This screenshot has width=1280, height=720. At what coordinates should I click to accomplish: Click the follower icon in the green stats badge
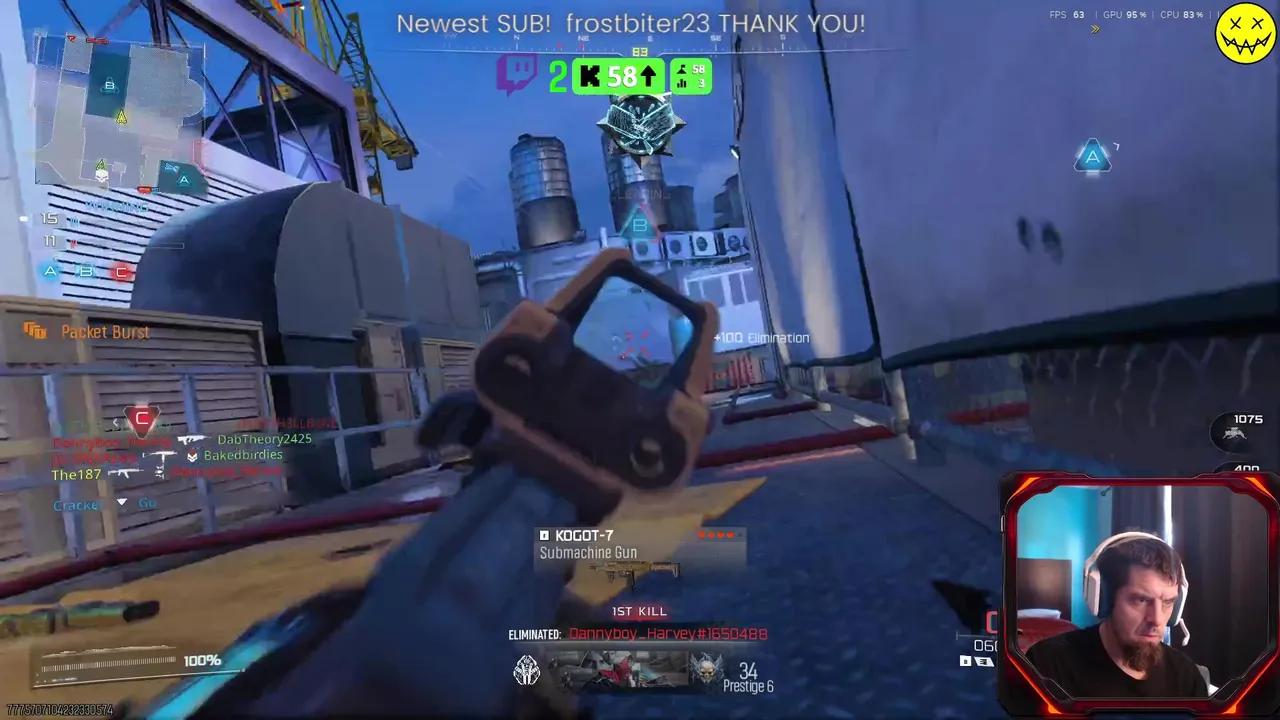[x=682, y=69]
